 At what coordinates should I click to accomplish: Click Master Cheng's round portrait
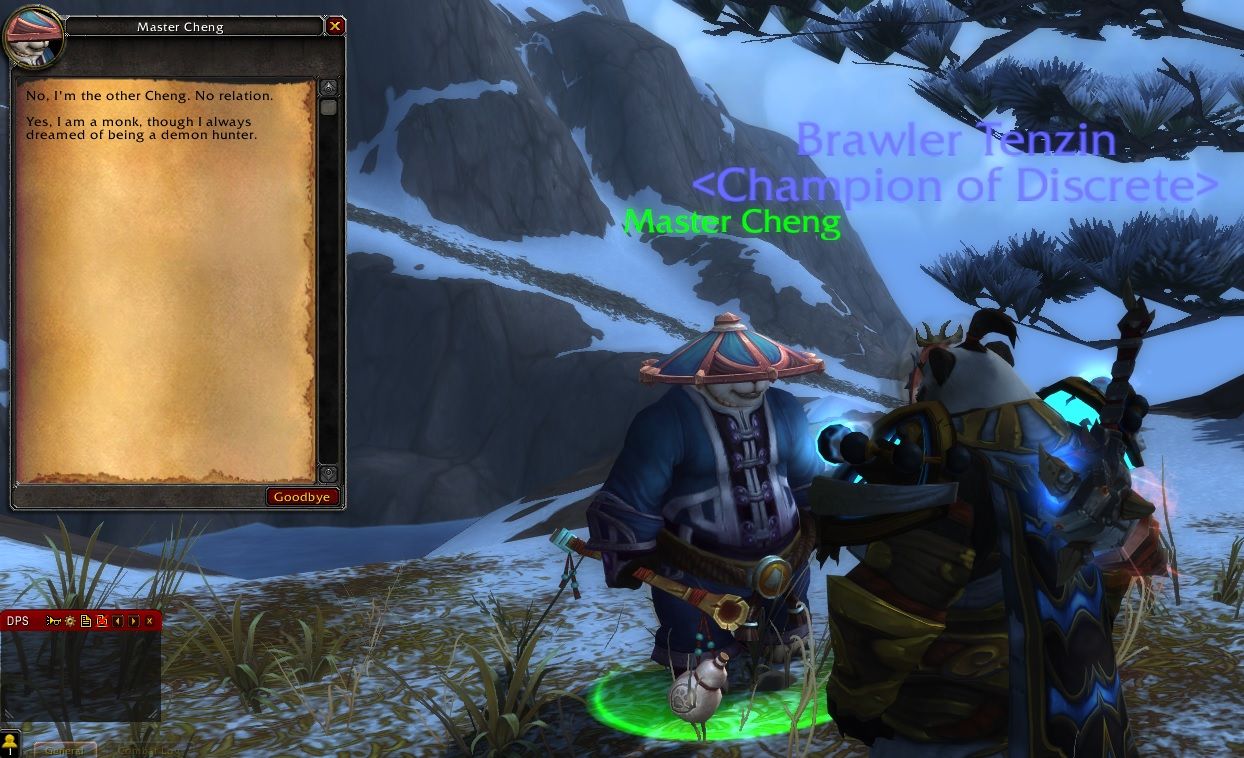33,37
